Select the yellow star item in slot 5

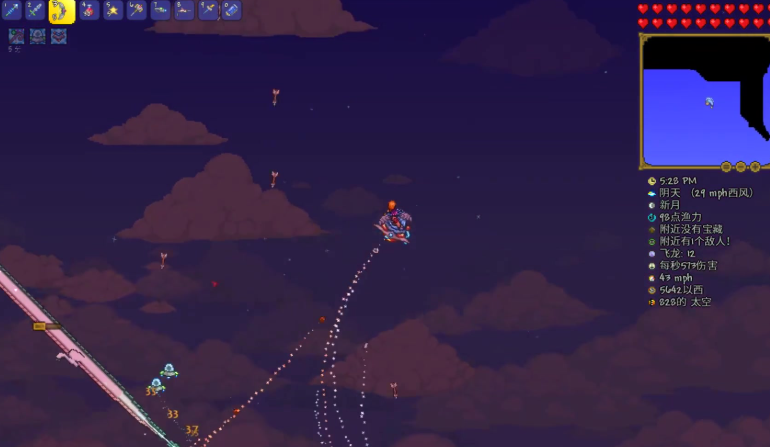point(113,10)
